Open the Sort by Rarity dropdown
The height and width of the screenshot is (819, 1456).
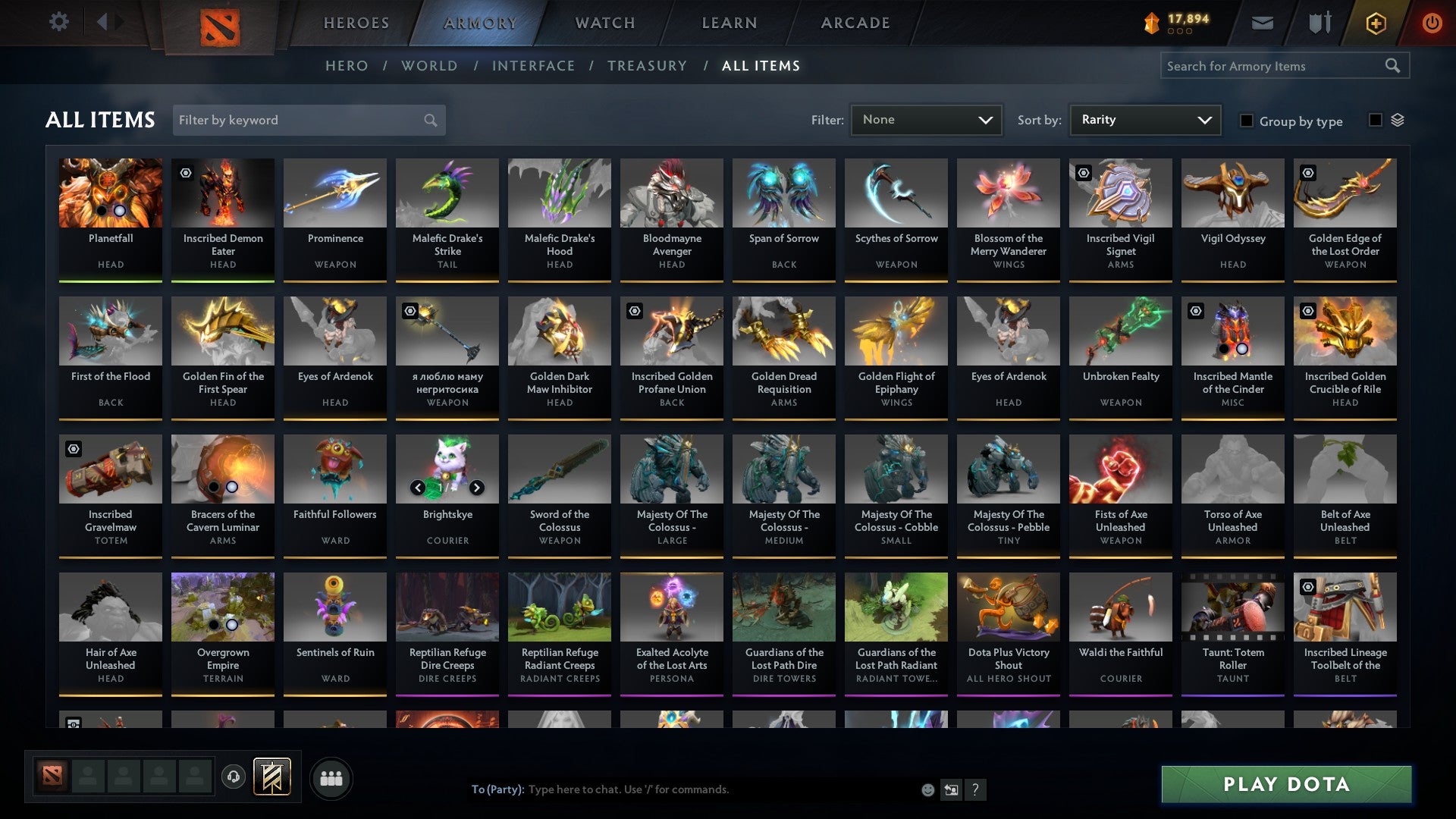pyautogui.click(x=1144, y=120)
